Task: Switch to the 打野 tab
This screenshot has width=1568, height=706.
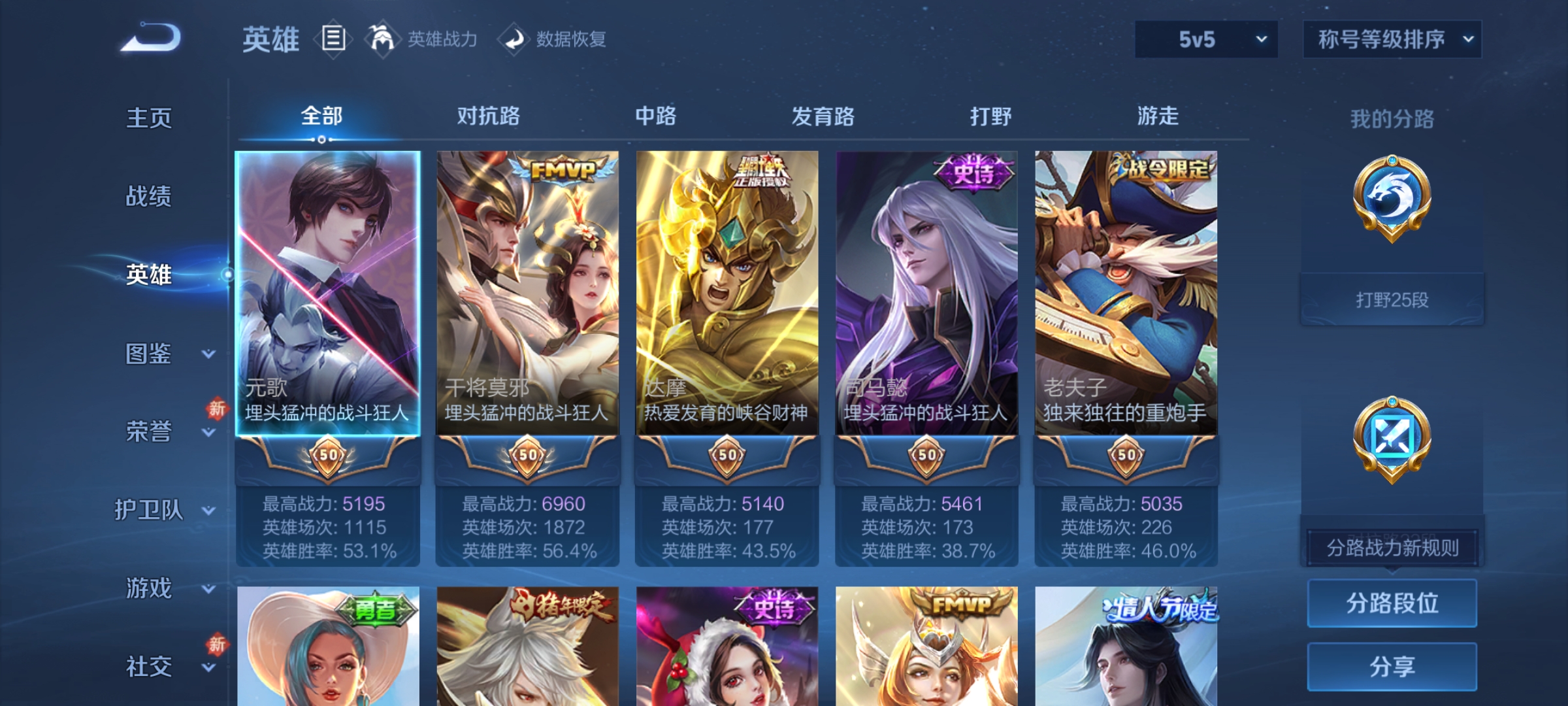Action: [x=992, y=116]
